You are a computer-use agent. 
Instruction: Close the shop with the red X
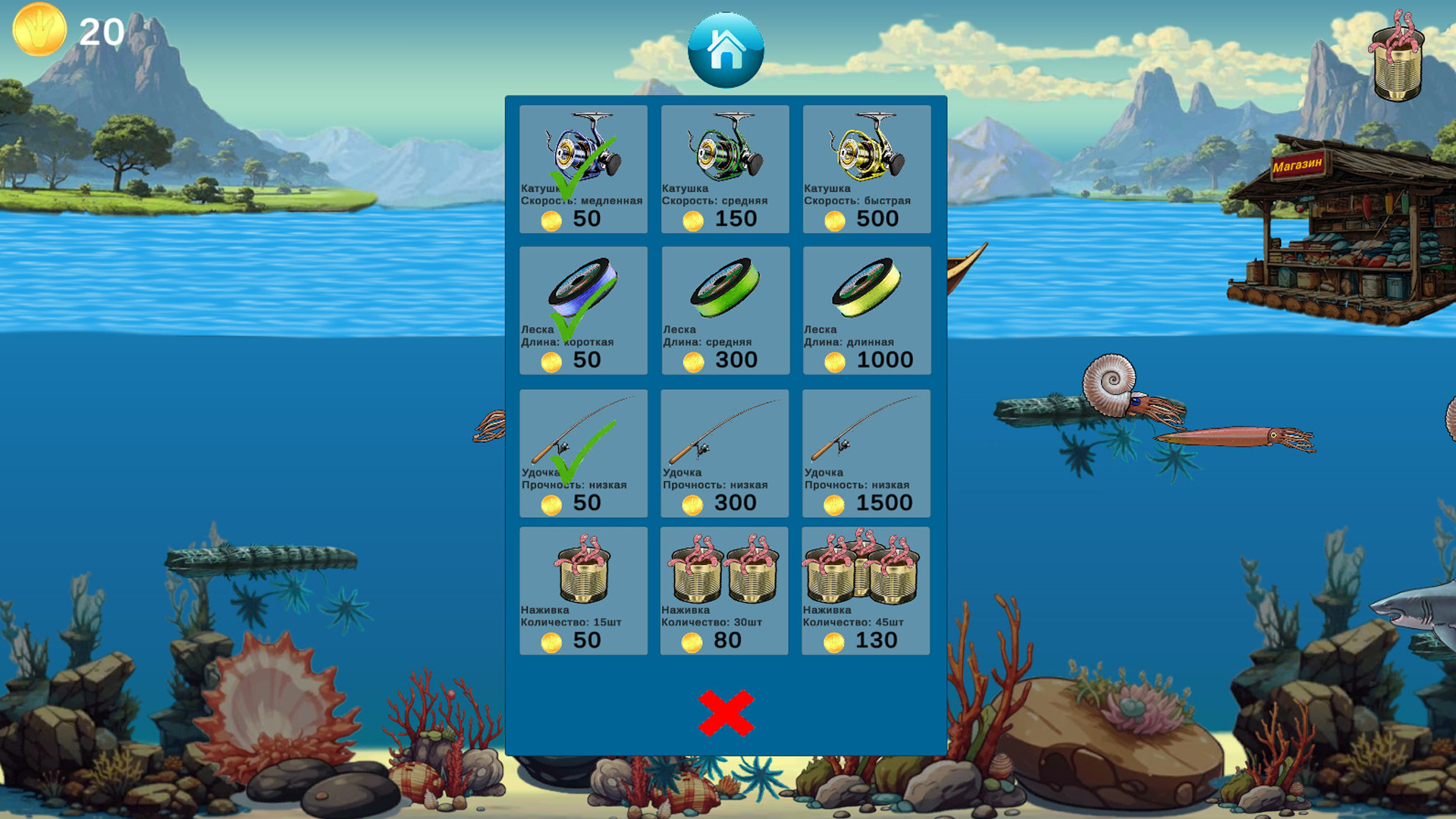point(725,713)
